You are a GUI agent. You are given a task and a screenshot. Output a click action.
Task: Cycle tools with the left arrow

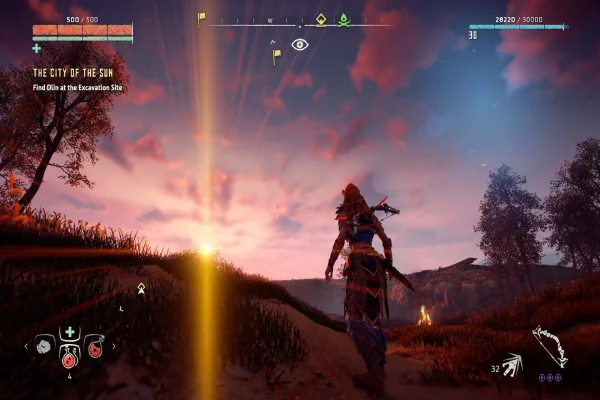28,347
